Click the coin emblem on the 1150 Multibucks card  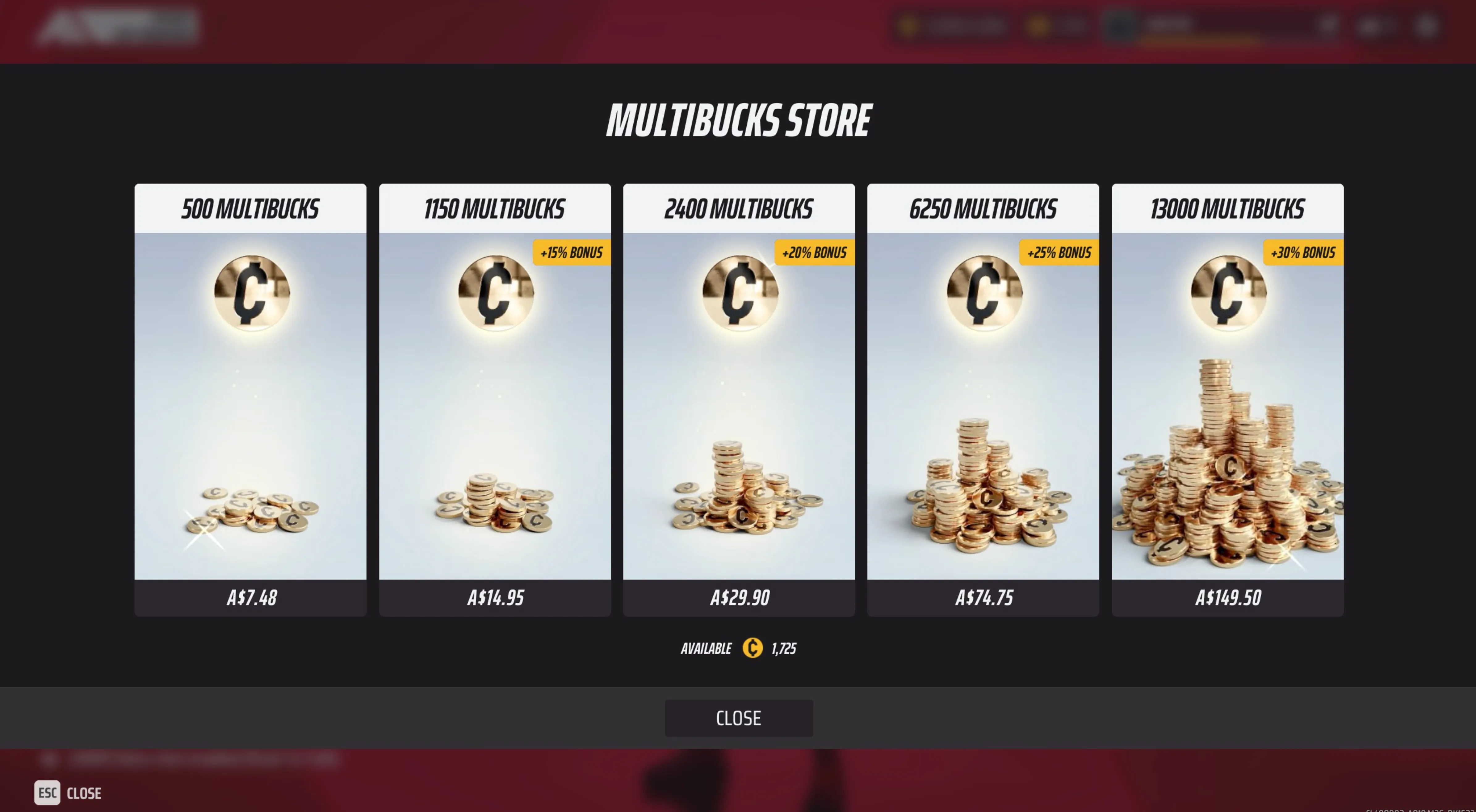click(x=495, y=293)
